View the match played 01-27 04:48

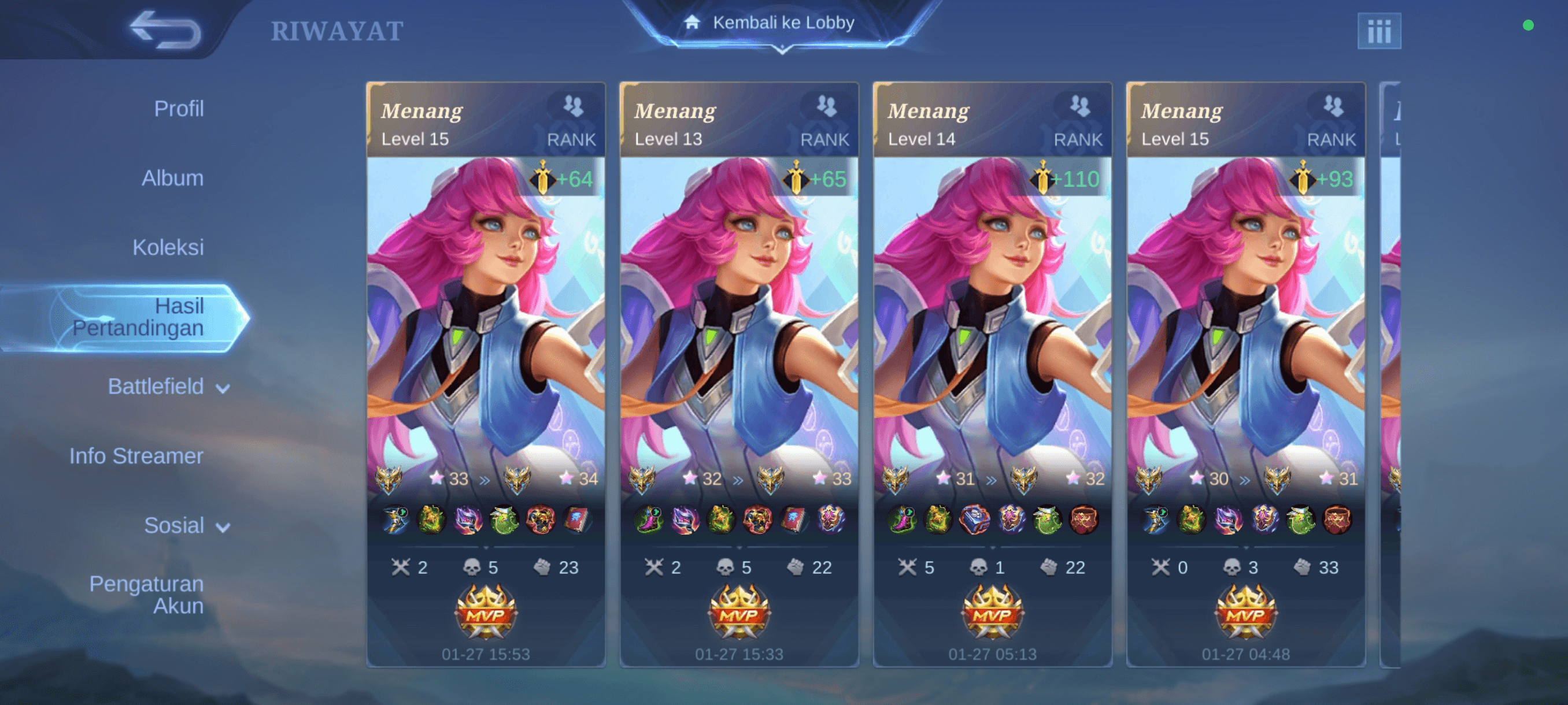pos(1245,374)
